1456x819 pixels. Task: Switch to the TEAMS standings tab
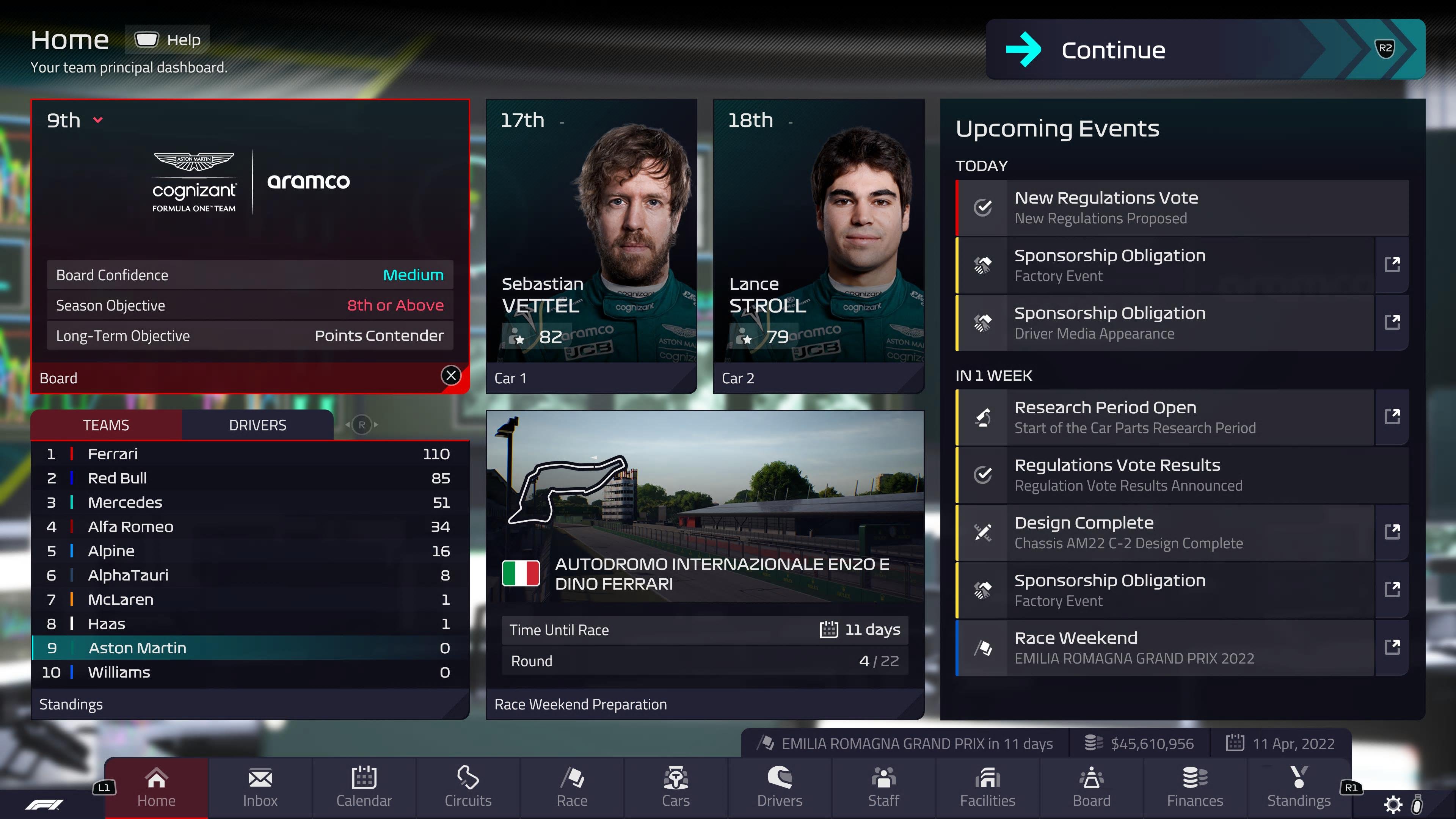coord(106,425)
